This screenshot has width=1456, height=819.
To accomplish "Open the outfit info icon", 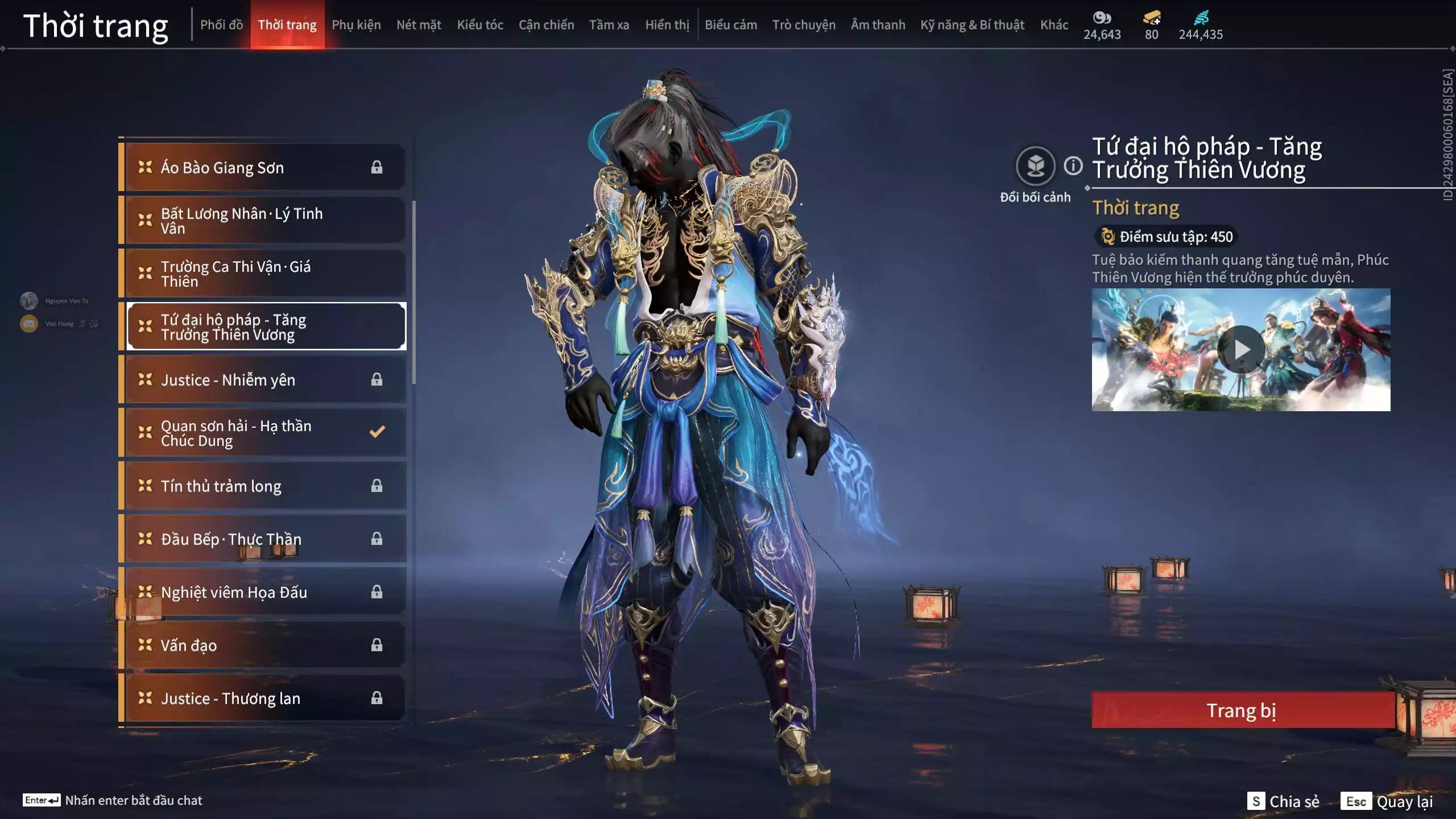I will [x=1073, y=166].
